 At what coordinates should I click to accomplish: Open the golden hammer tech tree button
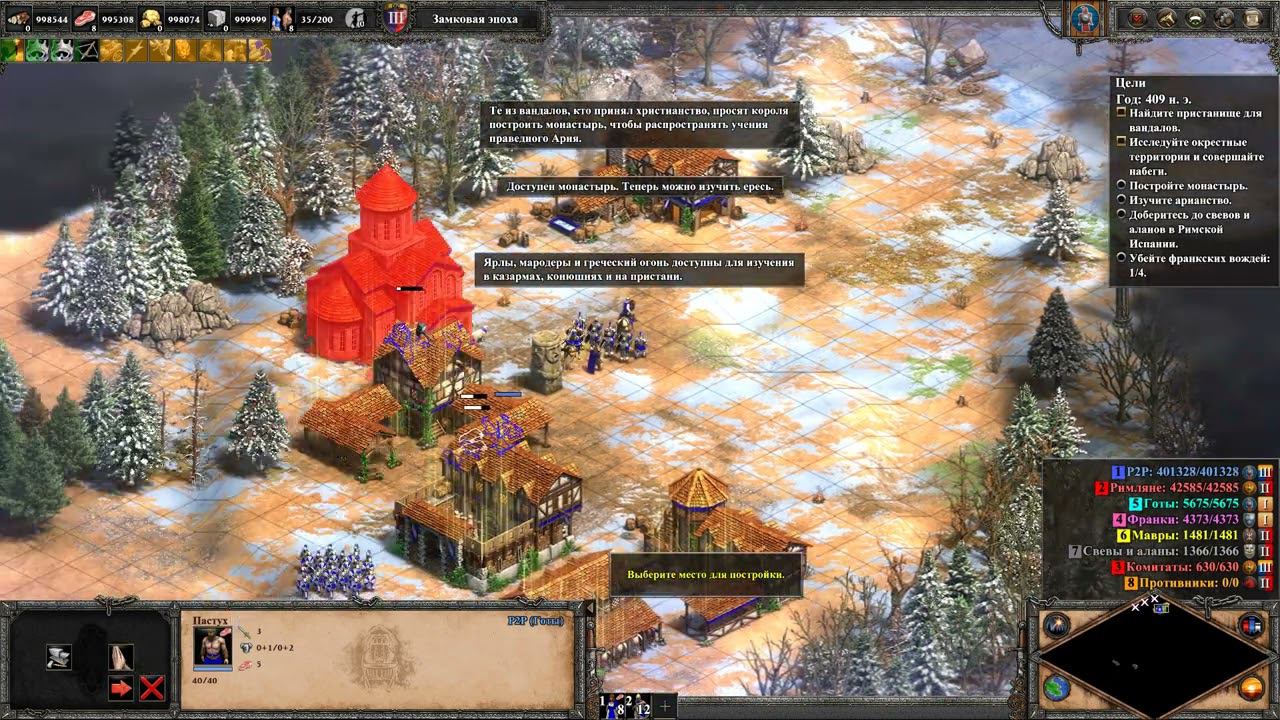point(1165,17)
